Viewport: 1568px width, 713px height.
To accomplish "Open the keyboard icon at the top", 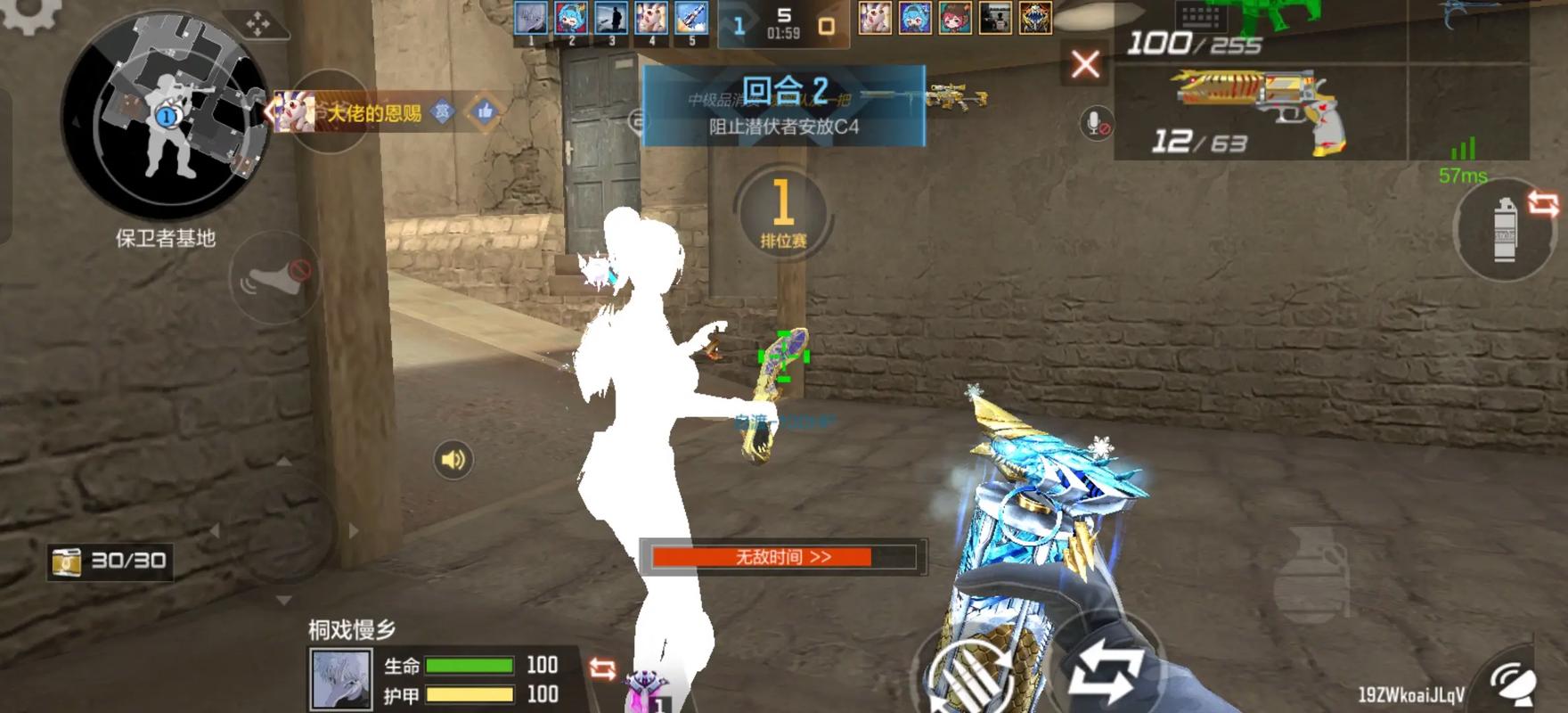I will coord(1202,15).
